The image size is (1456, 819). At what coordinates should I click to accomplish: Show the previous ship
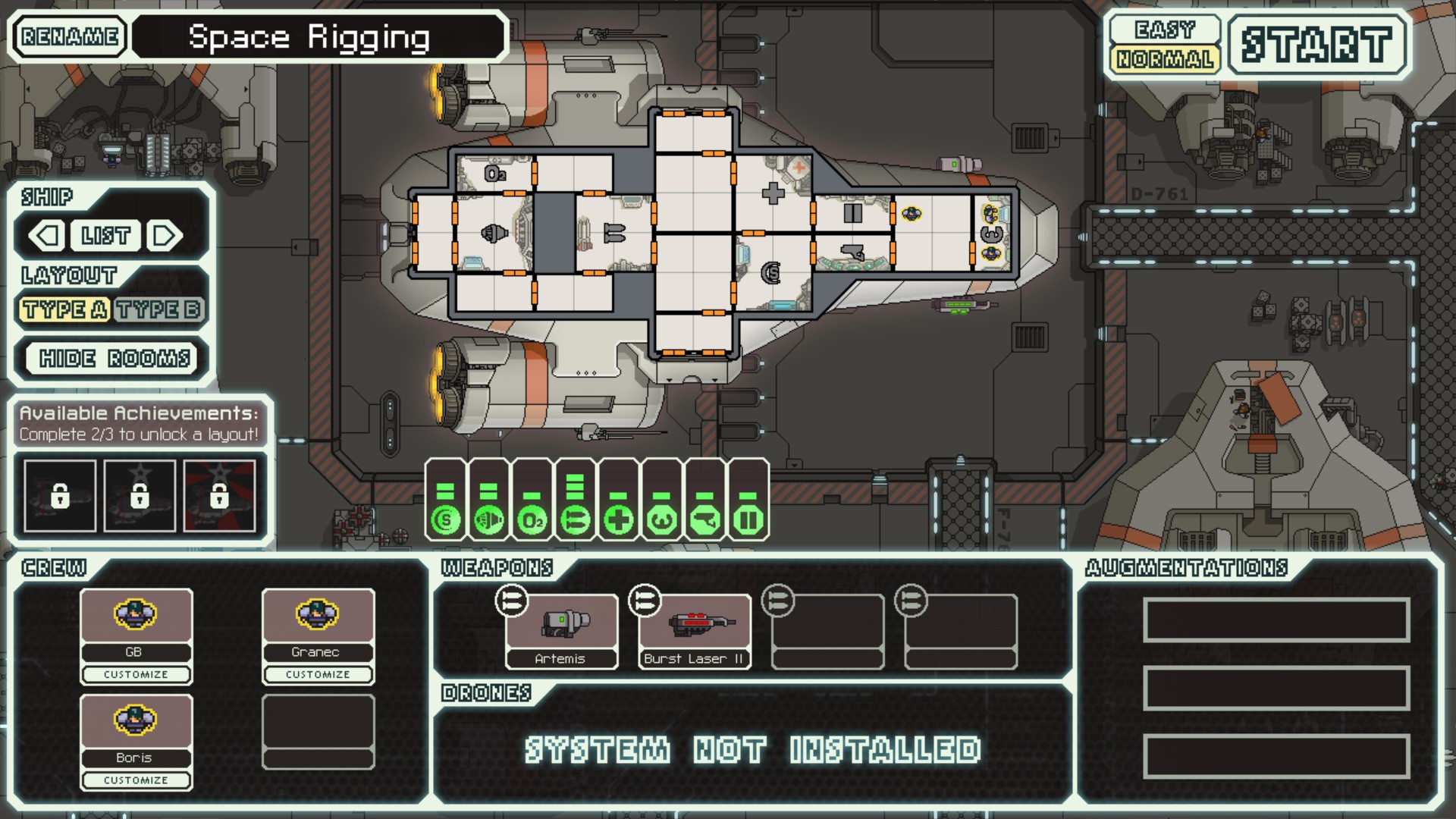(x=46, y=236)
